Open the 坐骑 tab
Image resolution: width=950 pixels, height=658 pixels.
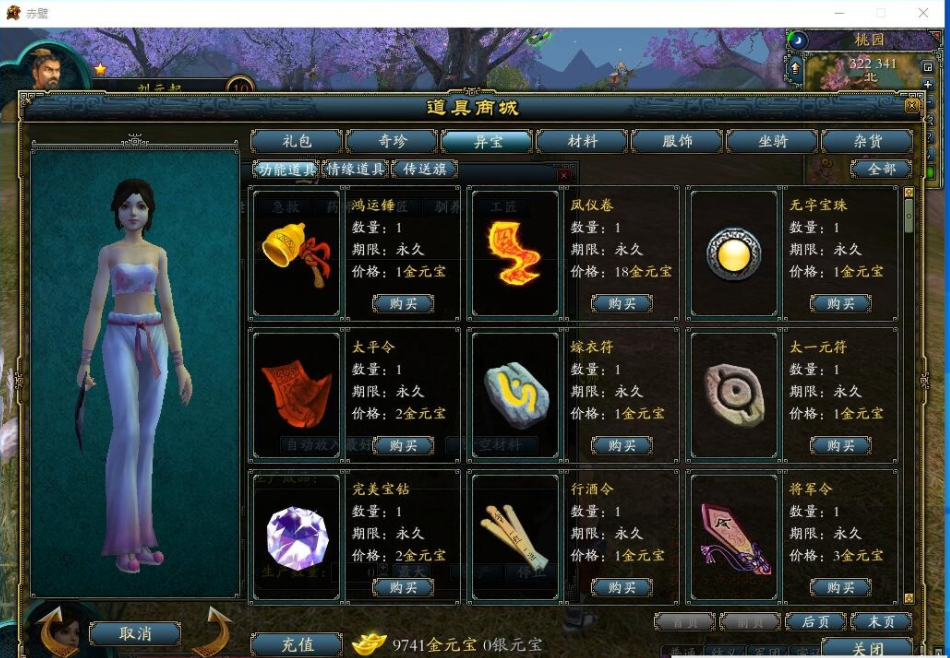772,141
